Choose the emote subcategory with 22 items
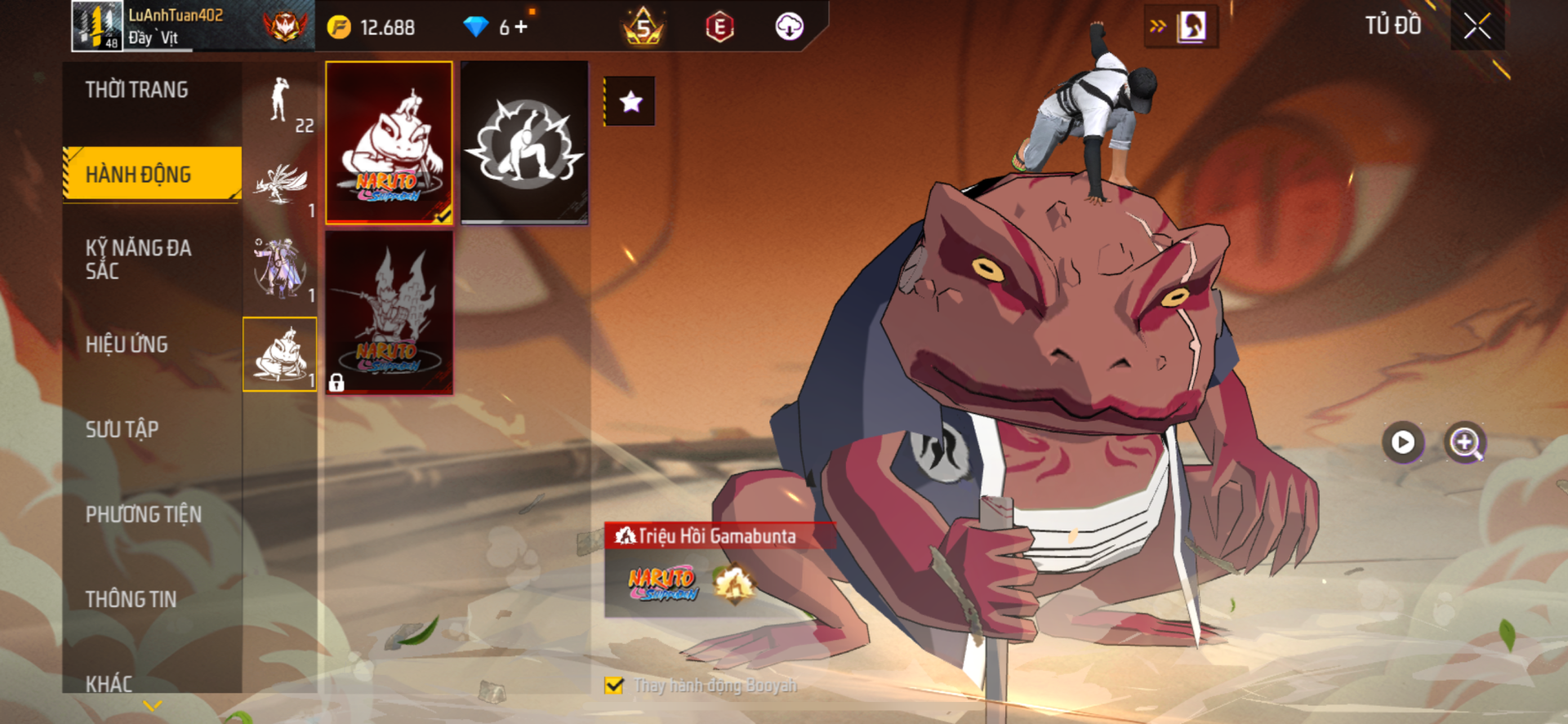The image size is (1568, 724). coord(280,103)
